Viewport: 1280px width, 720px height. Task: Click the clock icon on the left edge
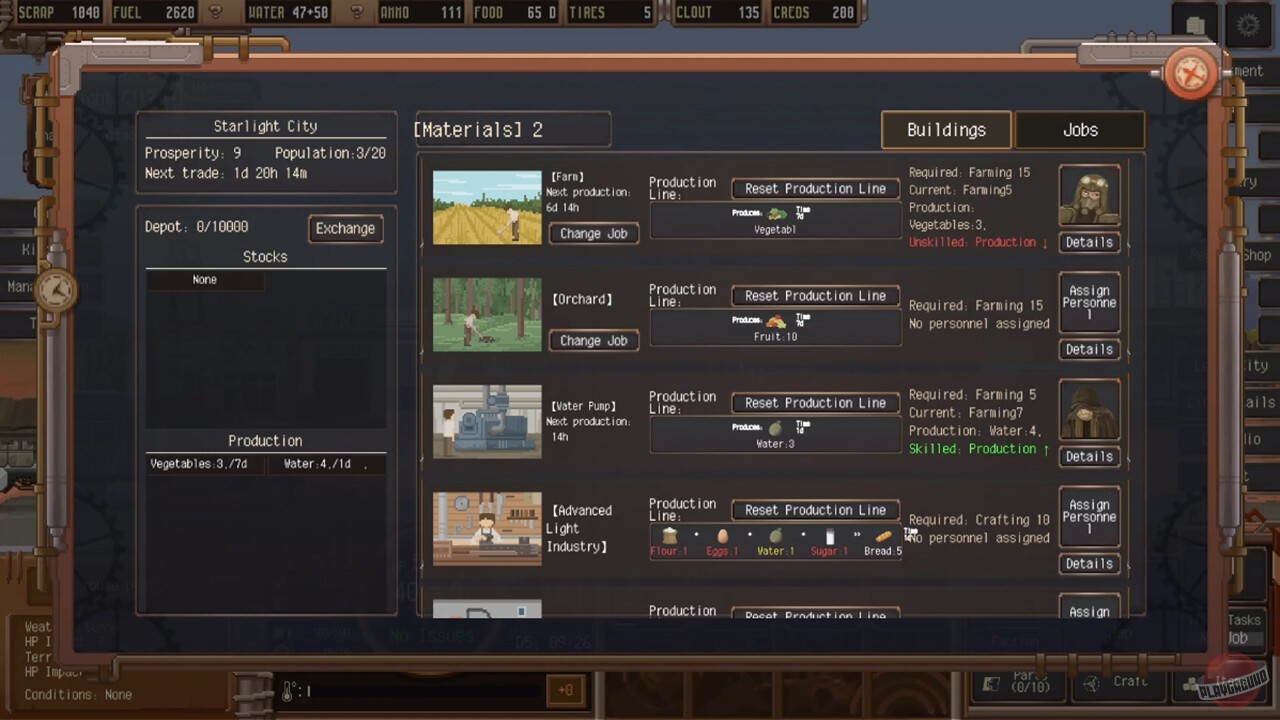tap(57, 290)
